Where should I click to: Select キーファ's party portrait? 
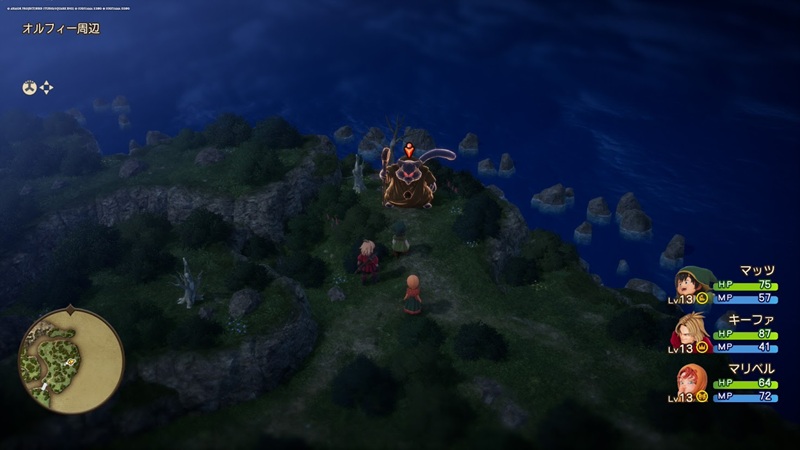pyautogui.click(x=692, y=333)
